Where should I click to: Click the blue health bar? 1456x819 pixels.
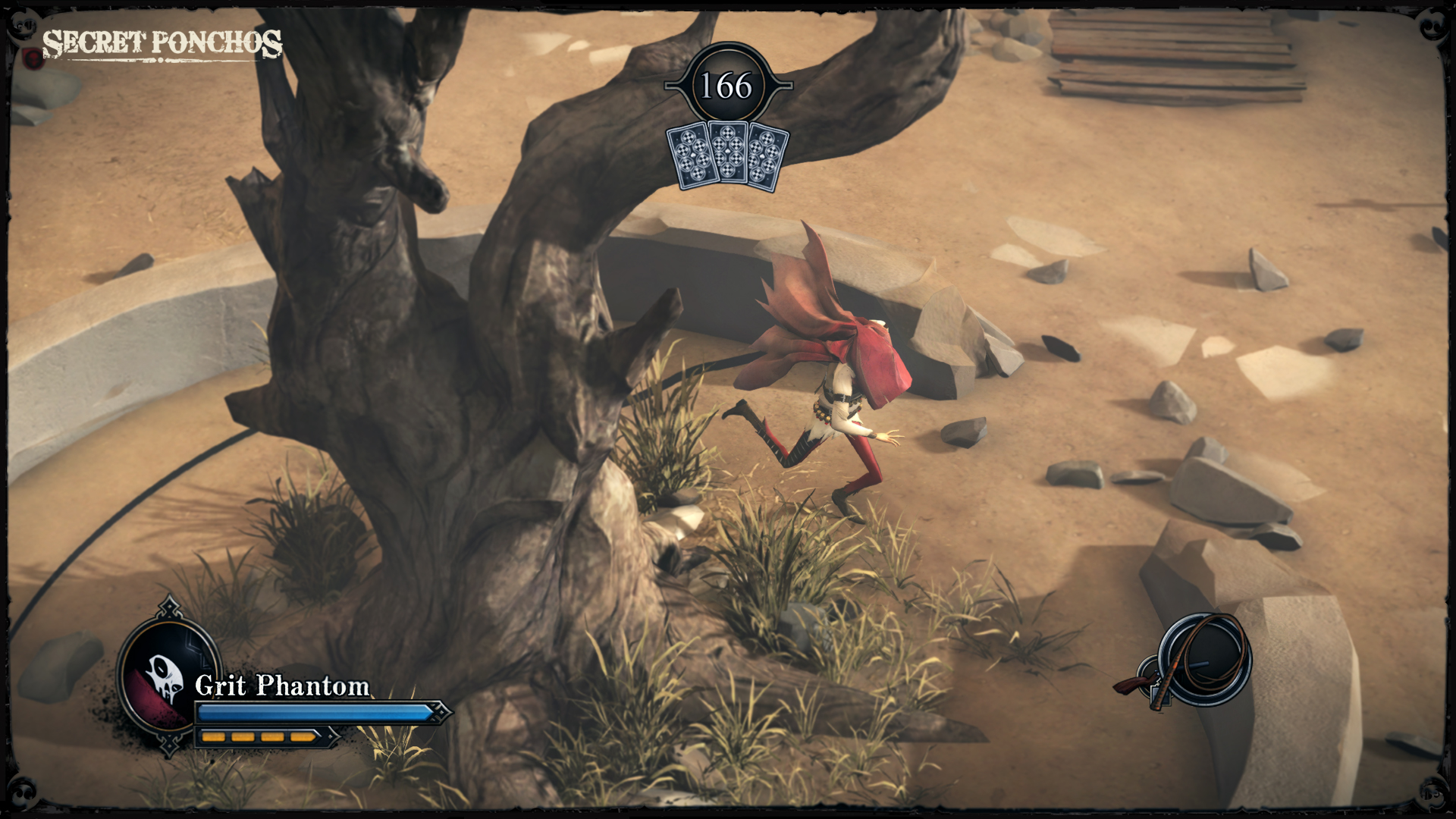point(311,713)
